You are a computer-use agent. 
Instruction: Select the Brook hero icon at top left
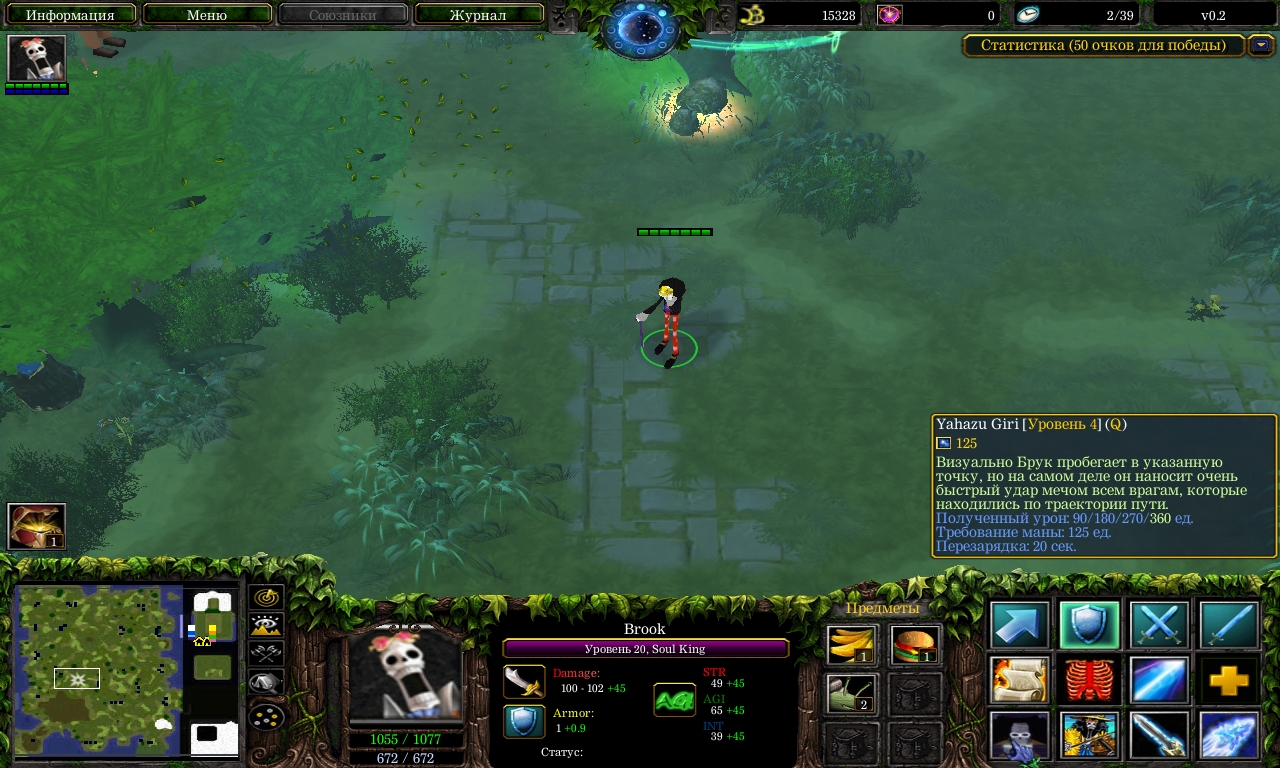(x=37, y=58)
